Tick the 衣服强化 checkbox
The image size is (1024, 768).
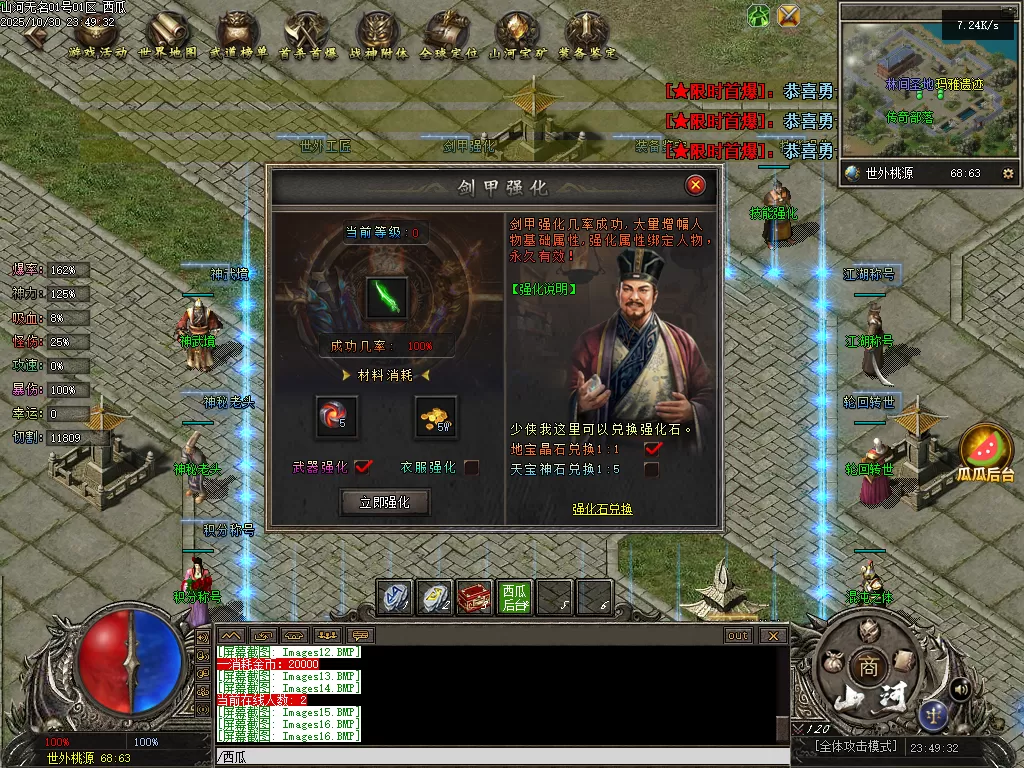[472, 467]
